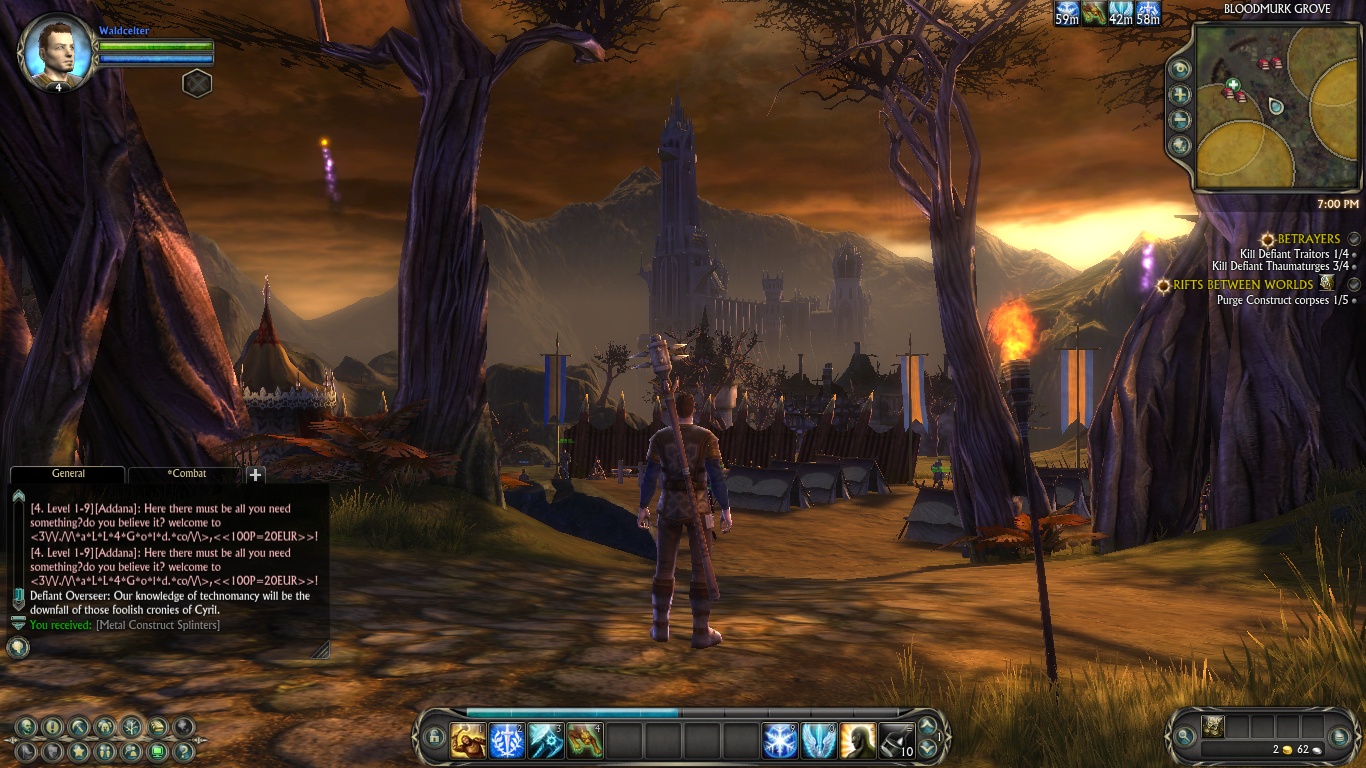Click Waldcelter's character portrait
Viewport: 1366px width, 768px height.
pyautogui.click(x=57, y=50)
